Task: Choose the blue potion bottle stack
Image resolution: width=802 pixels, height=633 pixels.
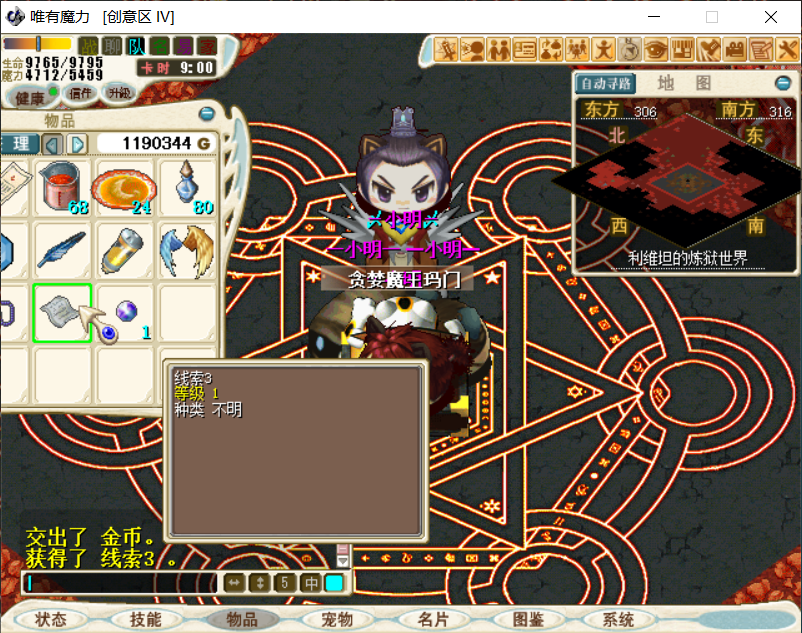Action: (186, 187)
